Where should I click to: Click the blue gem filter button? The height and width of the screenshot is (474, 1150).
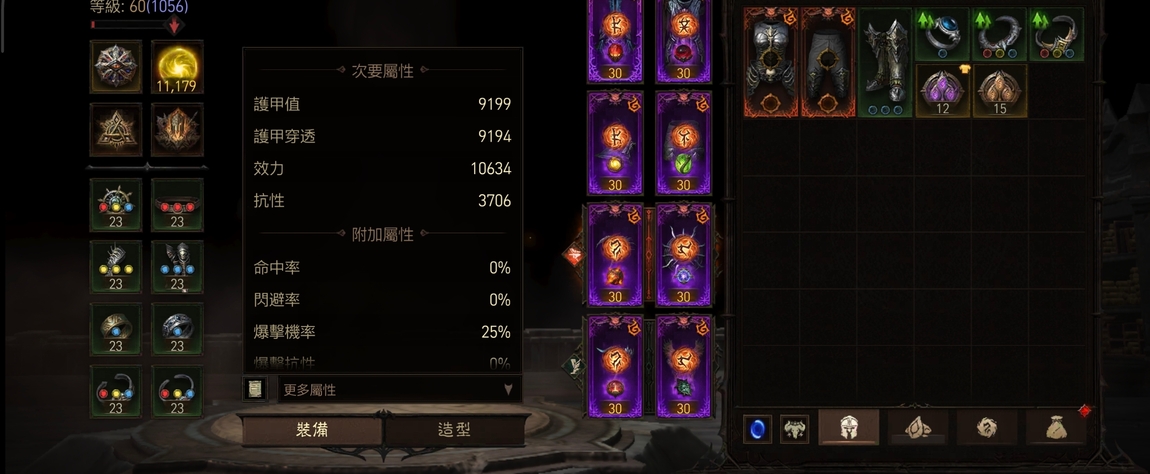pos(757,429)
